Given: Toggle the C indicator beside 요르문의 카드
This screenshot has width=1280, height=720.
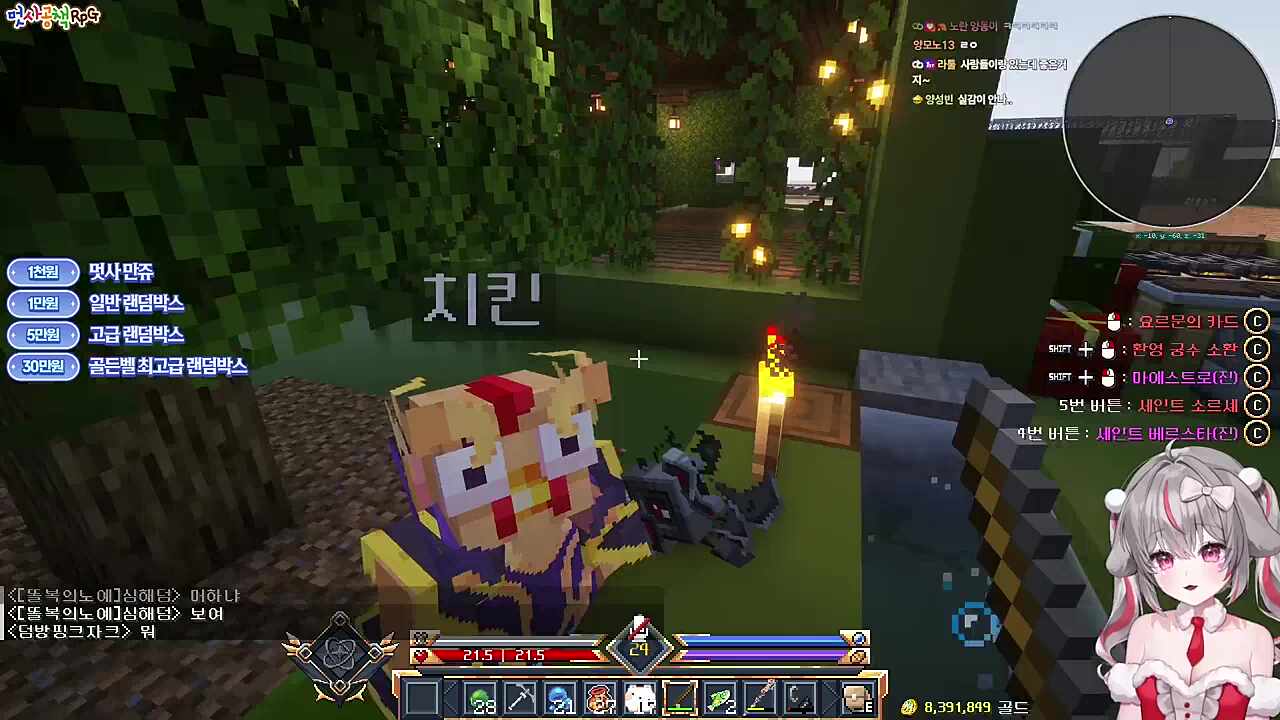Looking at the screenshot, I should pos(1257,322).
